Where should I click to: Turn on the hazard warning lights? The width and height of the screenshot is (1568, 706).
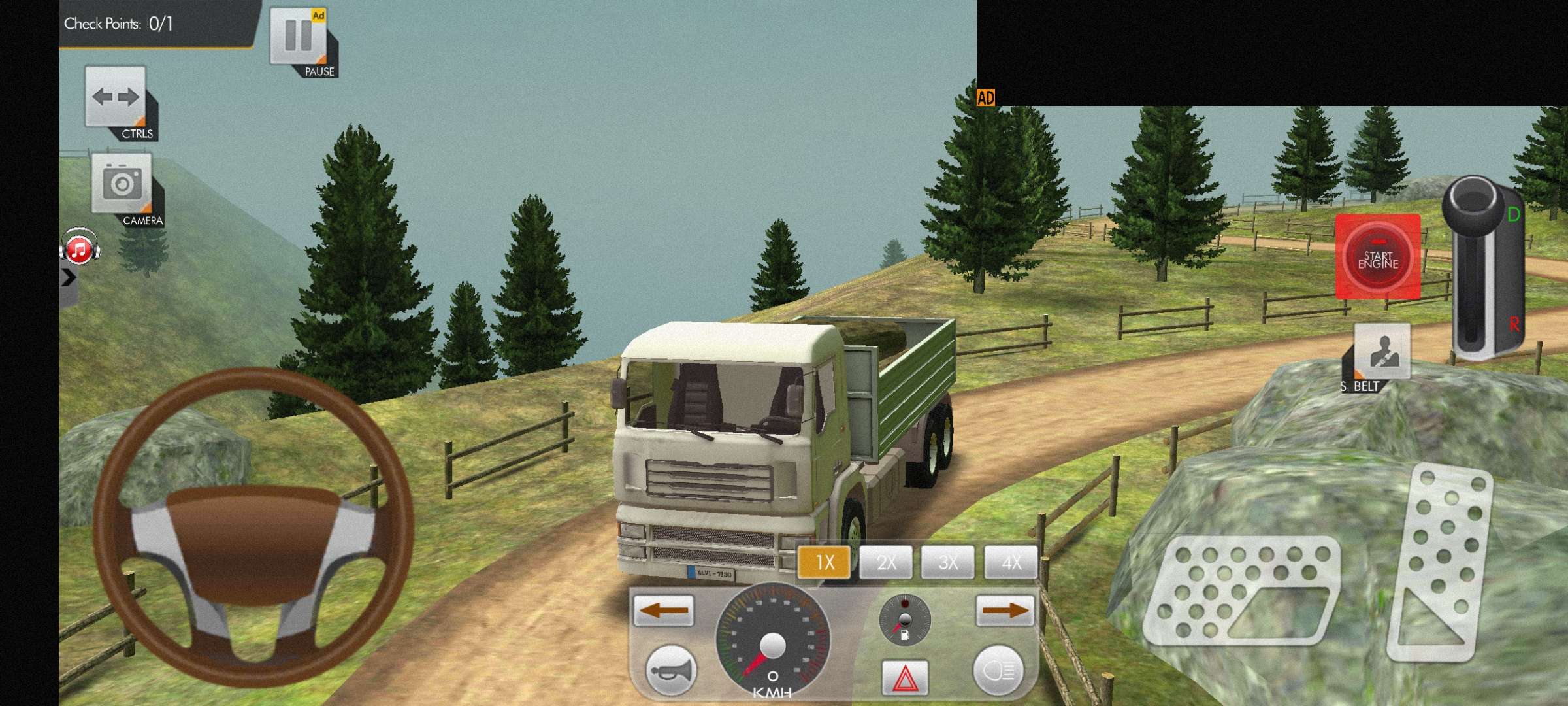(905, 678)
